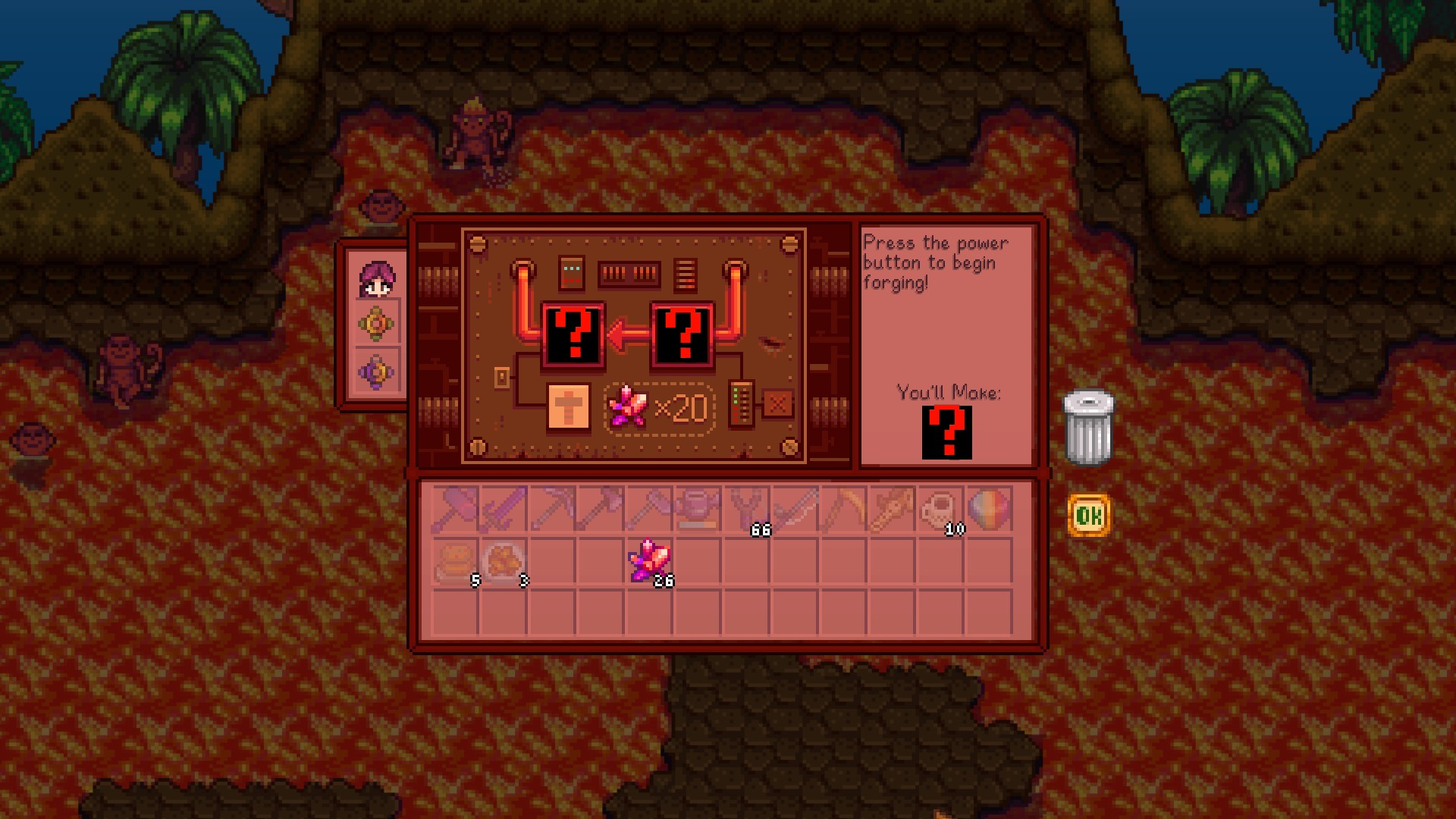Click the You'll Make result slot

coord(946,431)
